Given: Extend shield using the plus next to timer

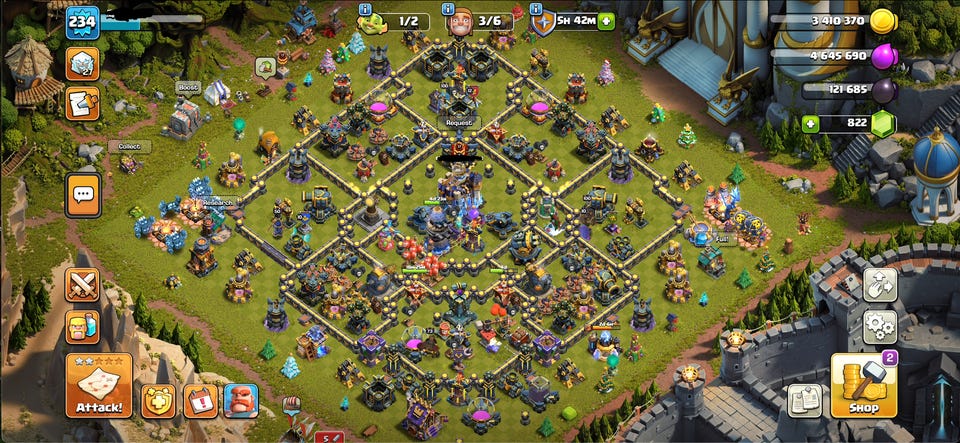Looking at the screenshot, I should pos(605,21).
